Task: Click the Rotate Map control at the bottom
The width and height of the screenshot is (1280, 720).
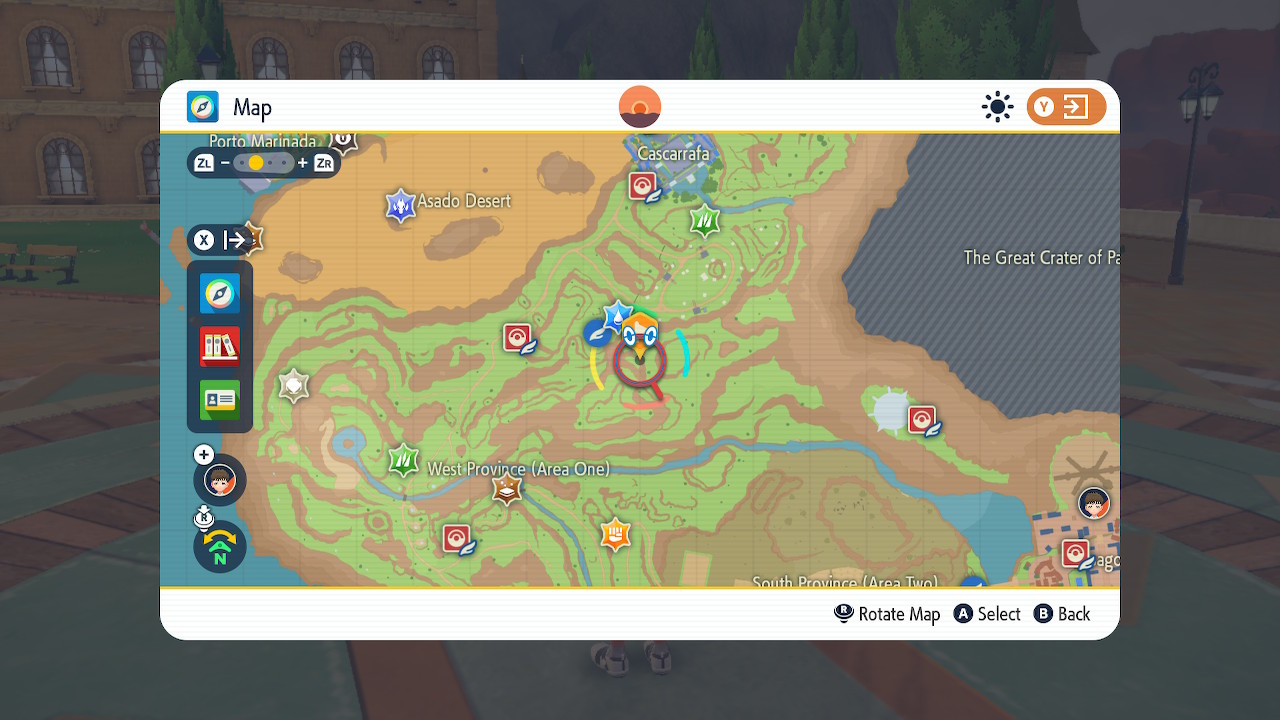Action: (886, 614)
